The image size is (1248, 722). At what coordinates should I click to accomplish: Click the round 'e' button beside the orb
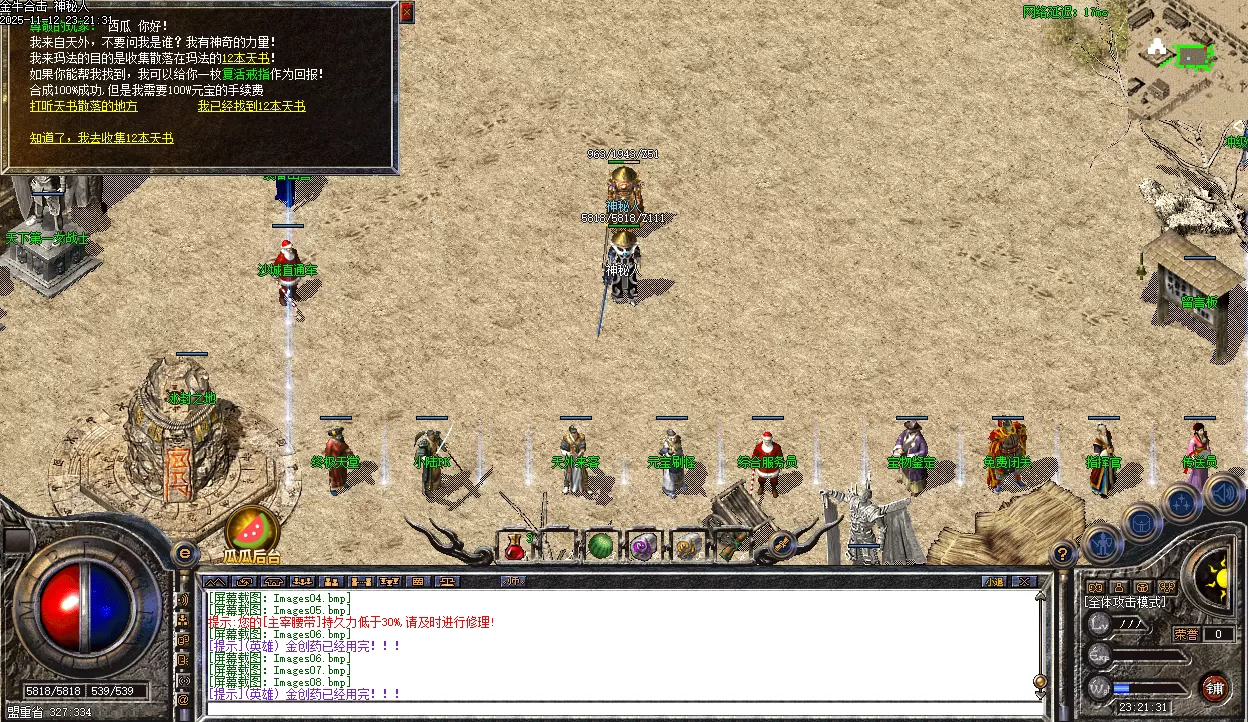coord(184,552)
